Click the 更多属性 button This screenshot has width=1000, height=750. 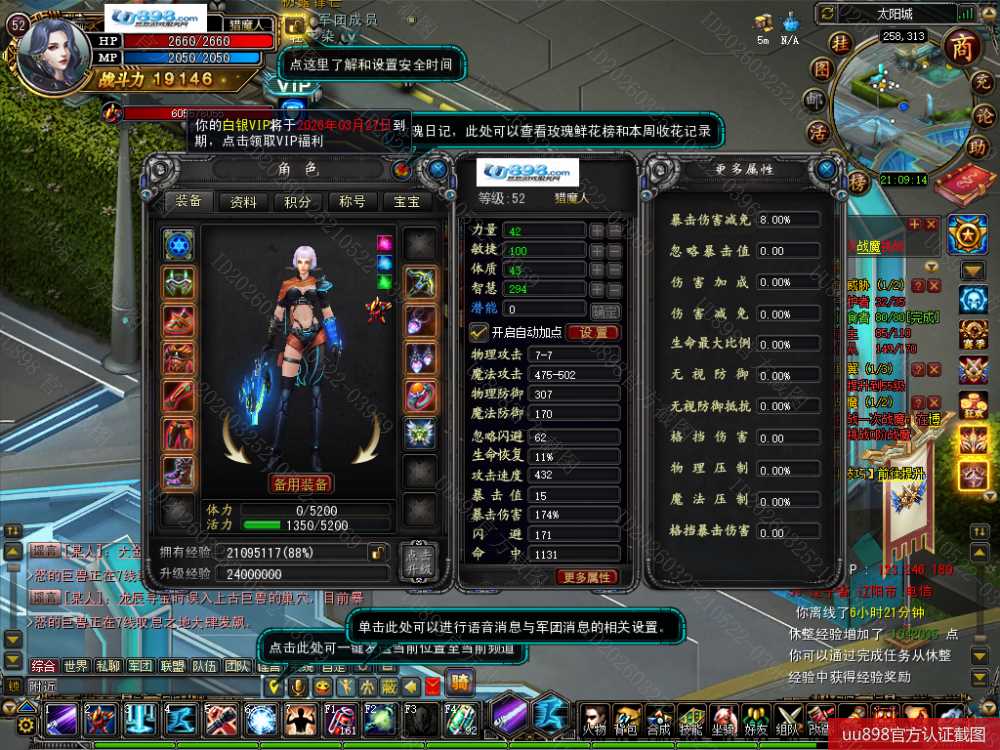pos(587,577)
